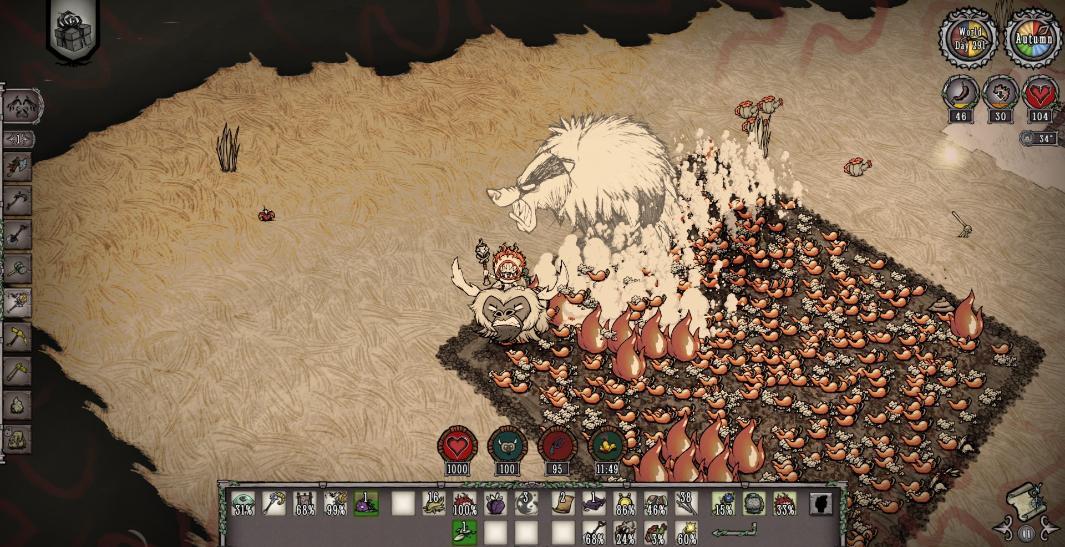Viewport: 1065px width, 547px height.
Task: Click the equipped head item at 33%
Action: tap(785, 503)
